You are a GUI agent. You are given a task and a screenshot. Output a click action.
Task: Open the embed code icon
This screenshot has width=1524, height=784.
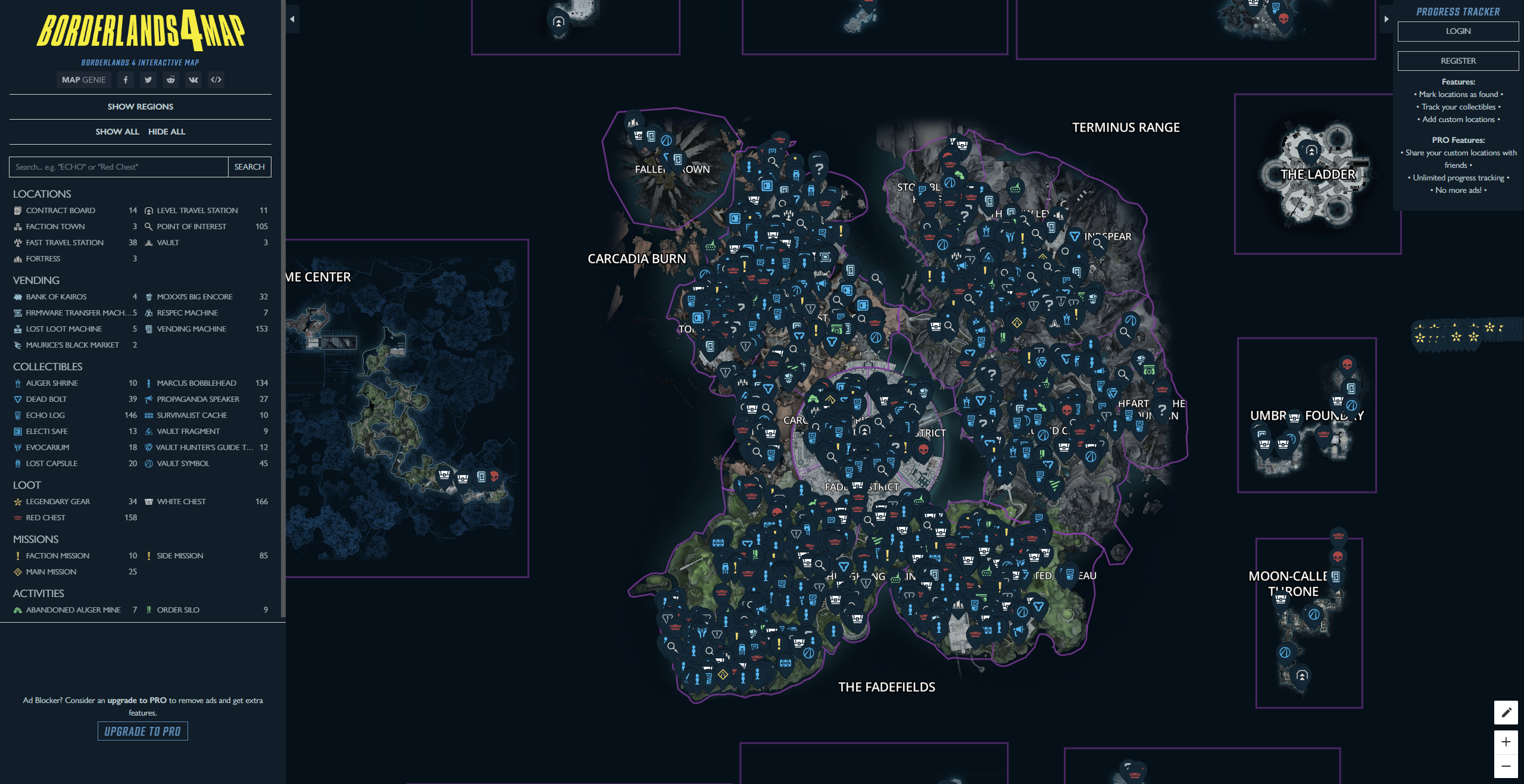click(216, 80)
